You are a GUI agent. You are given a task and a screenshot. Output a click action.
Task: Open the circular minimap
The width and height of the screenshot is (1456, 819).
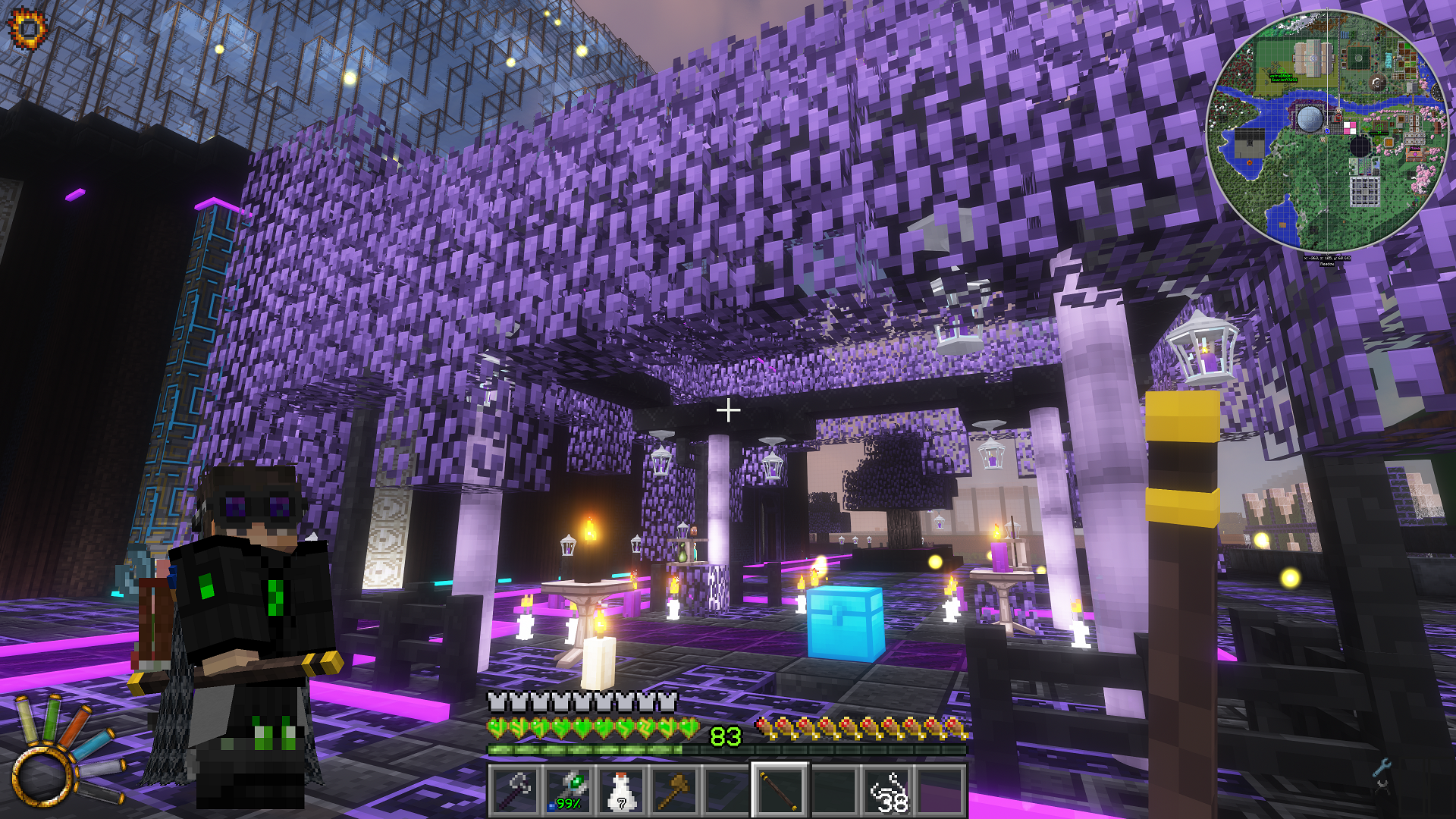[x=1327, y=130]
